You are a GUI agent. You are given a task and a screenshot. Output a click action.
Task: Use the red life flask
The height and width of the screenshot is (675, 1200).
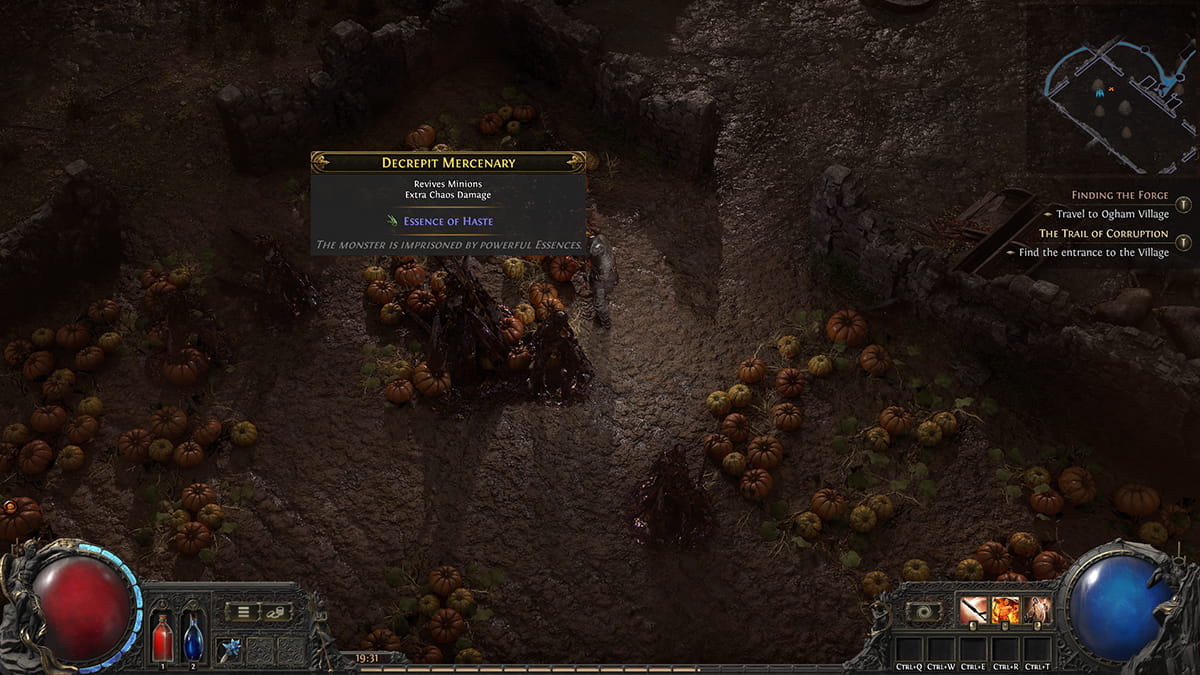point(162,637)
